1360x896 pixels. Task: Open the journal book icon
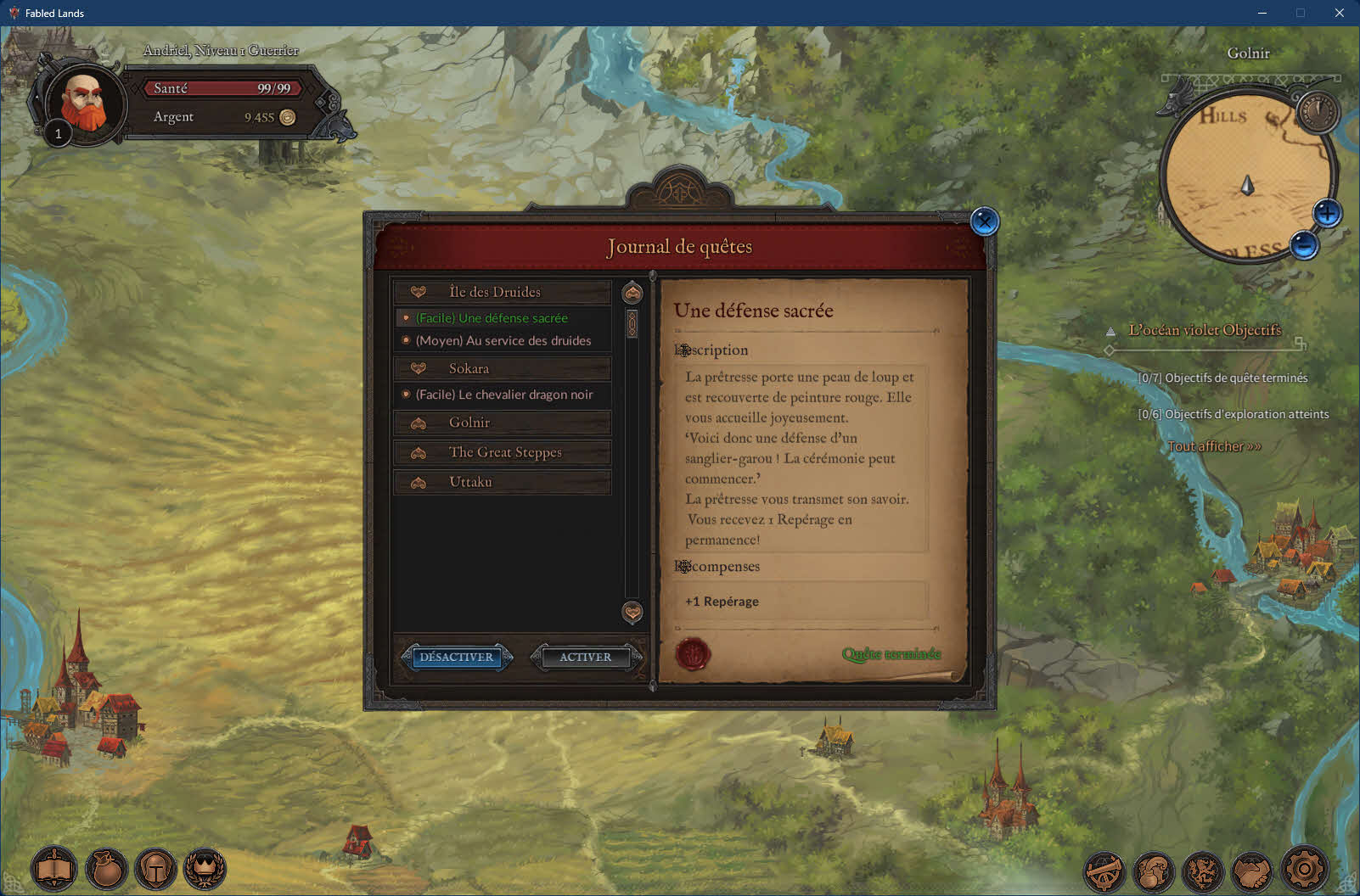54,869
